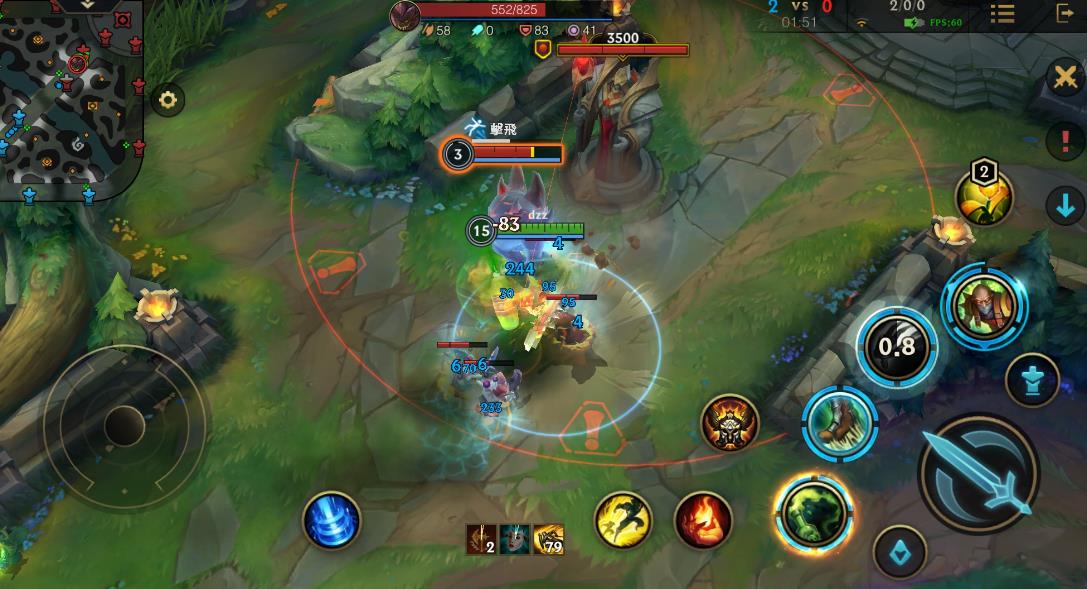The image size is (1087, 589).
Task: Cast the glowing green fist ability
Action: 813,513
